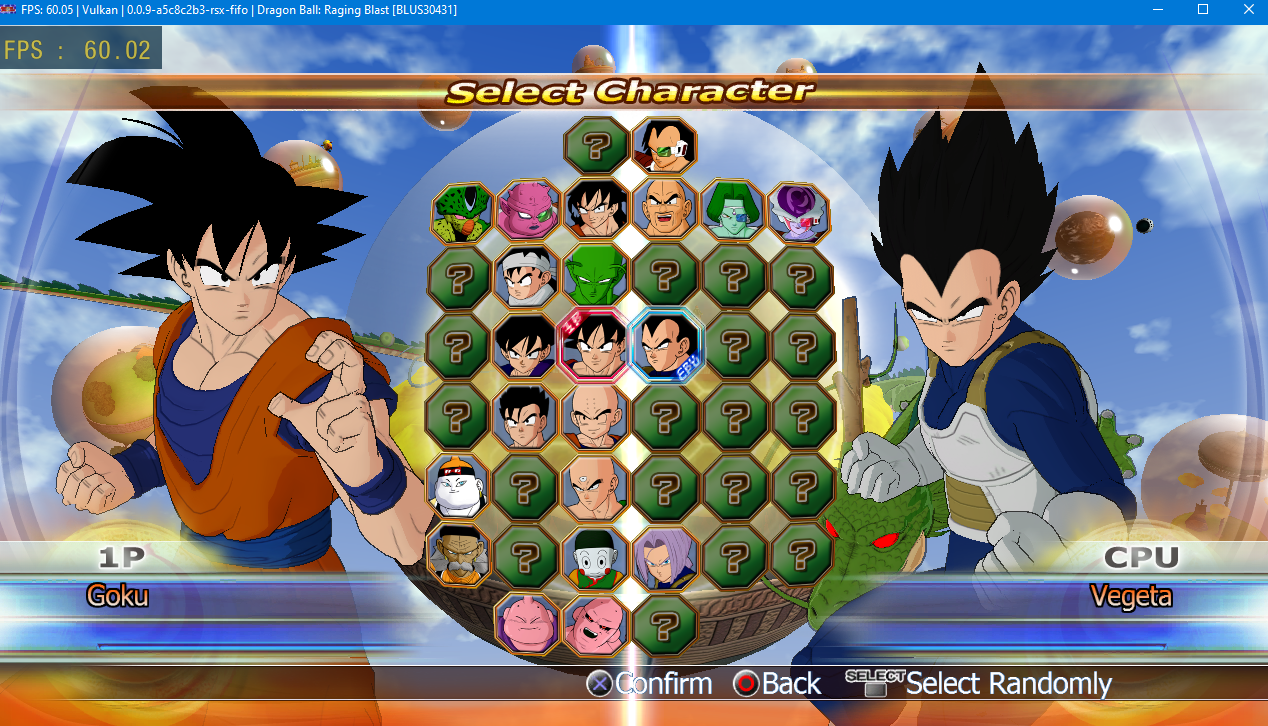The image size is (1268, 726).
Task: Select the green Piccolo portrait
Action: (595, 278)
